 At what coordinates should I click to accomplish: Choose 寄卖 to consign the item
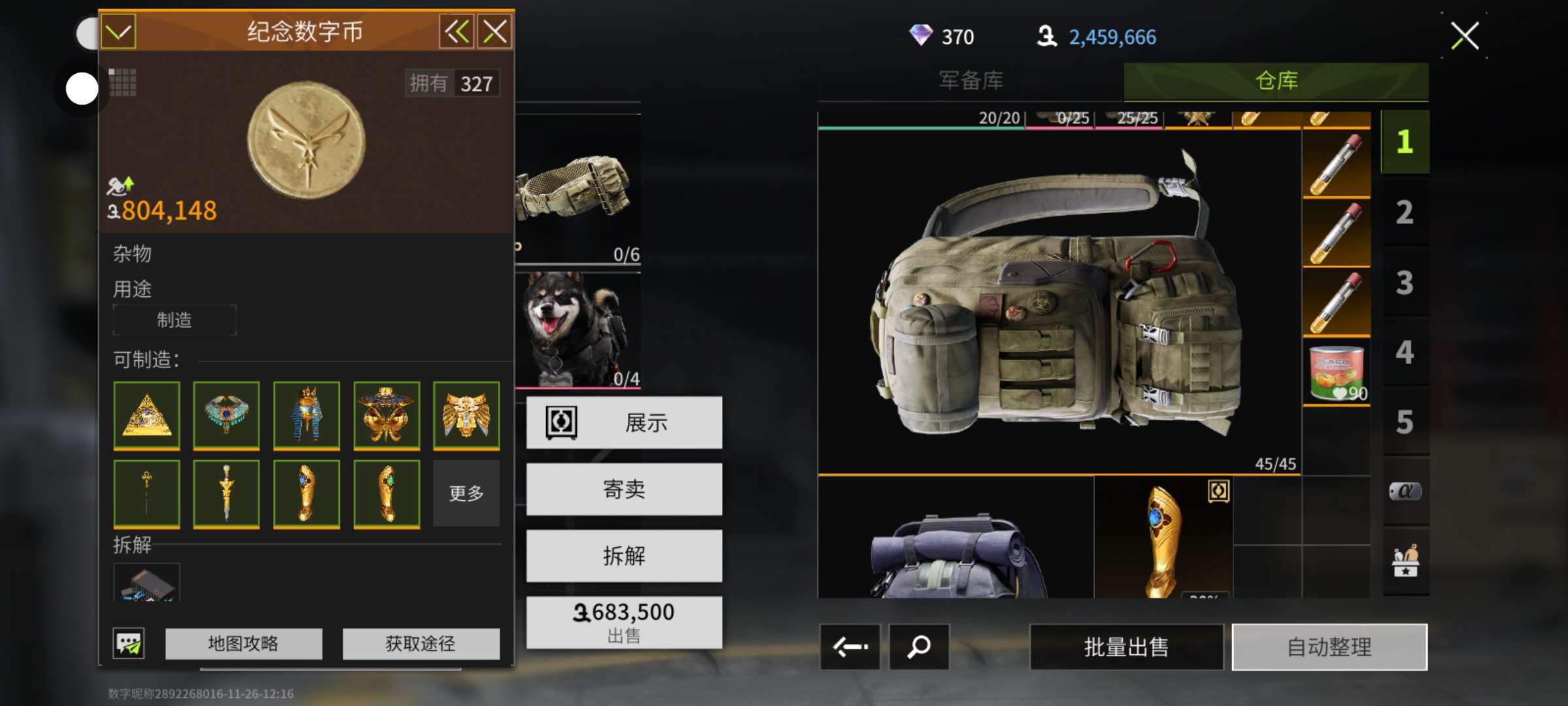pyautogui.click(x=624, y=490)
